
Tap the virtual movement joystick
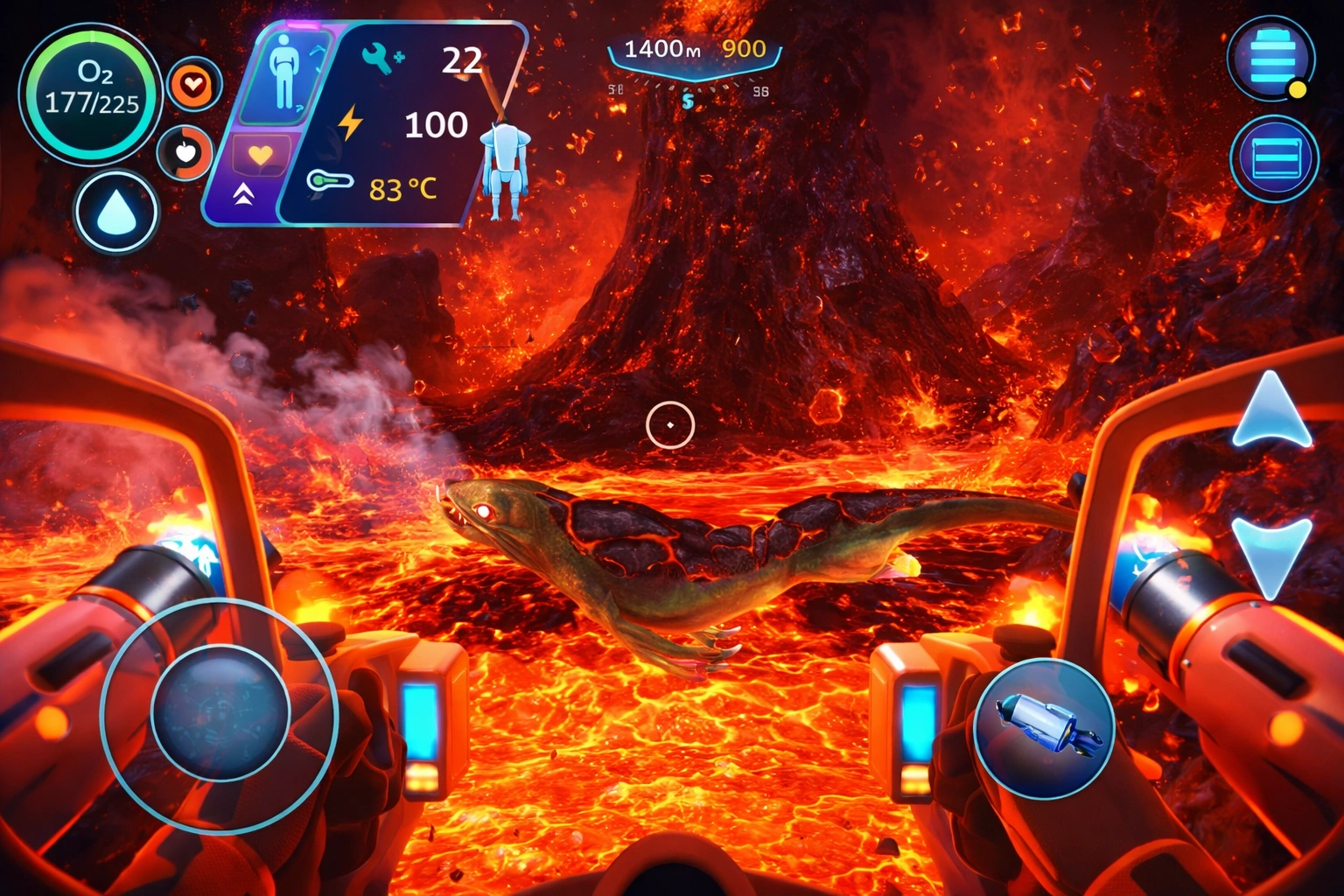(220, 713)
